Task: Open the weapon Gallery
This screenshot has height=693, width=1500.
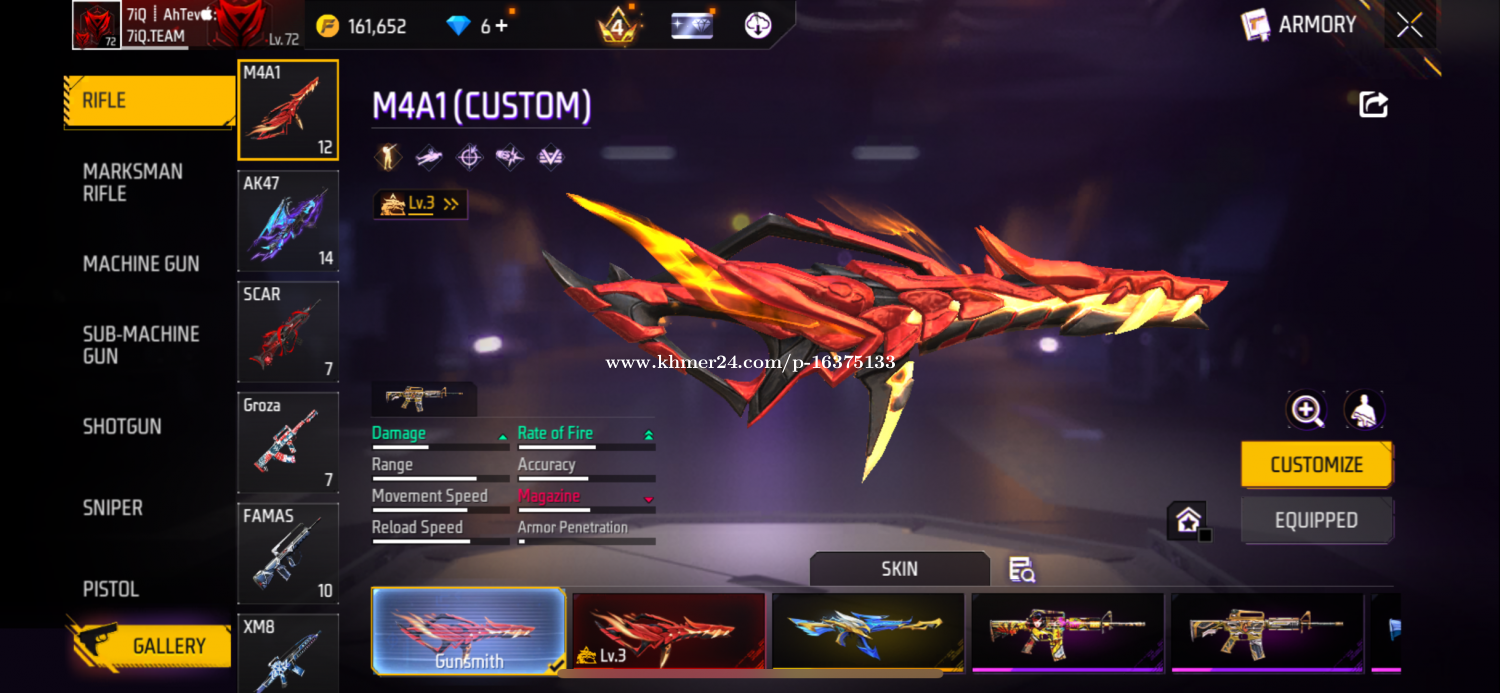Action: (x=150, y=646)
